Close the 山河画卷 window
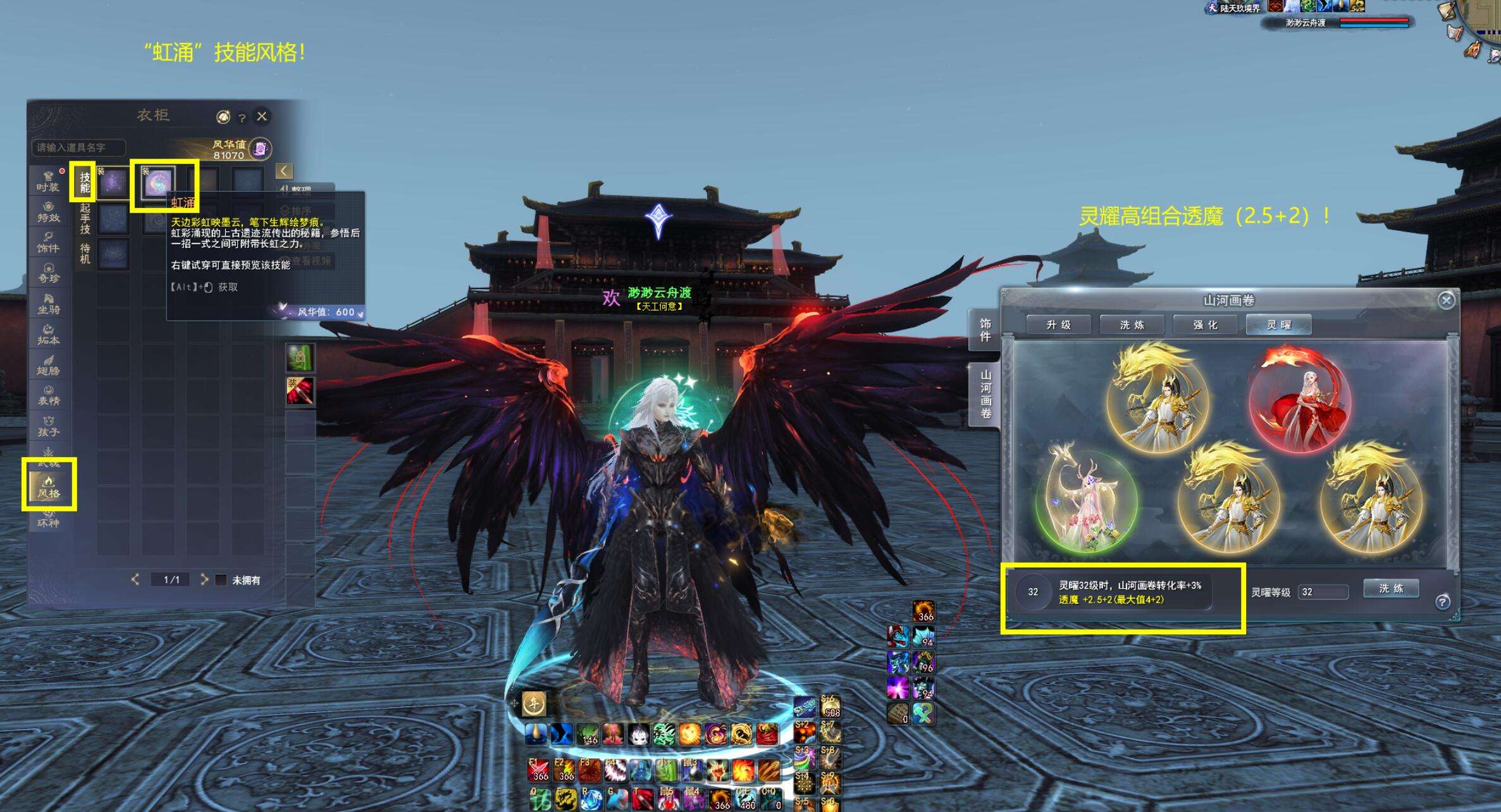Screen dimensions: 1501x812 [1446, 300]
